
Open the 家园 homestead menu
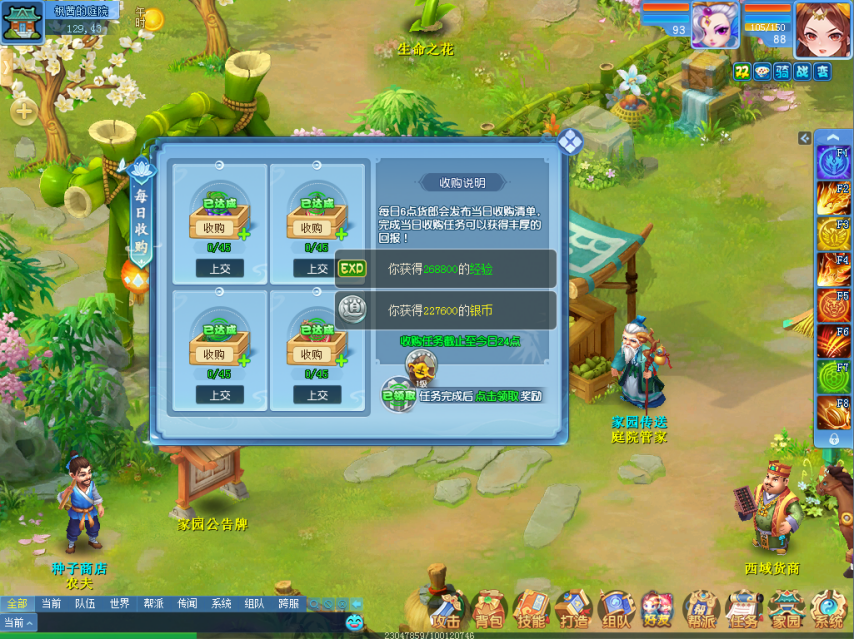[x=786, y=608]
